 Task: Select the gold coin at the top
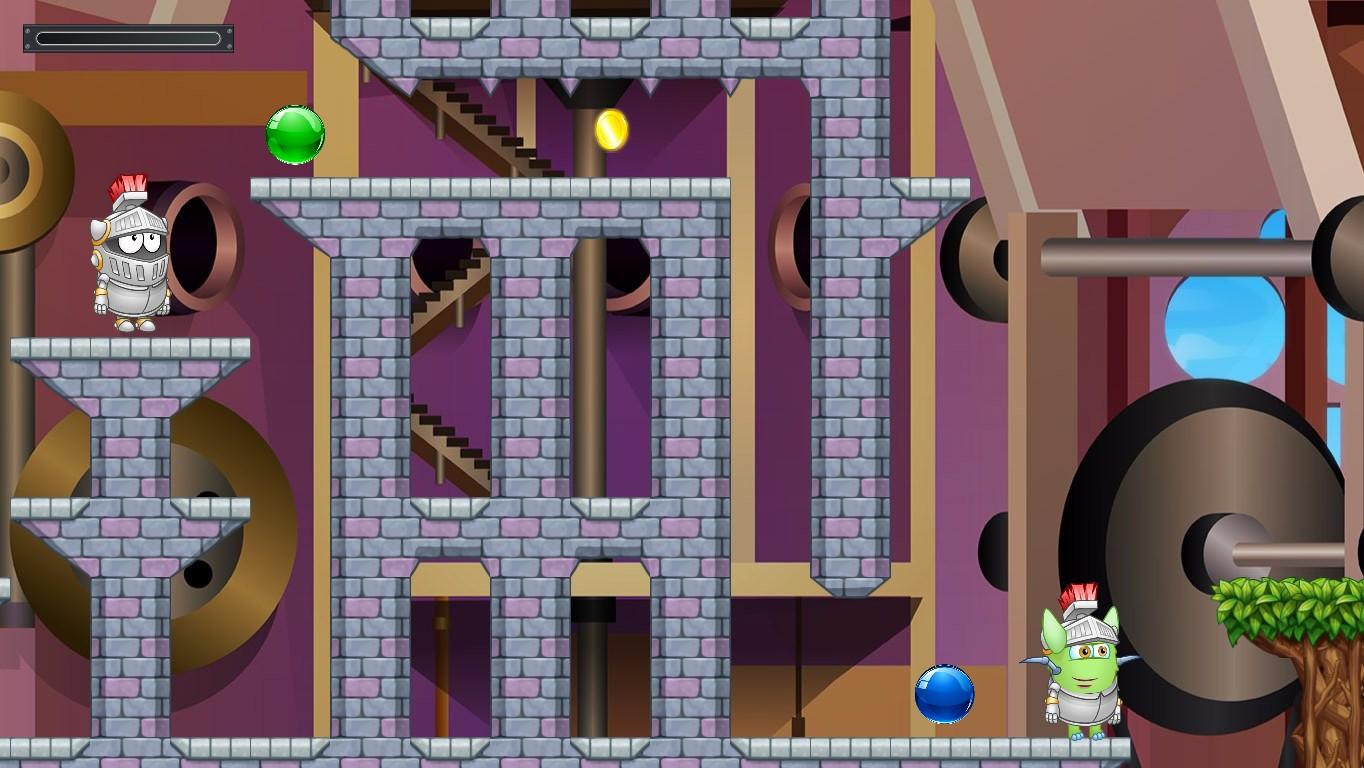tap(611, 132)
